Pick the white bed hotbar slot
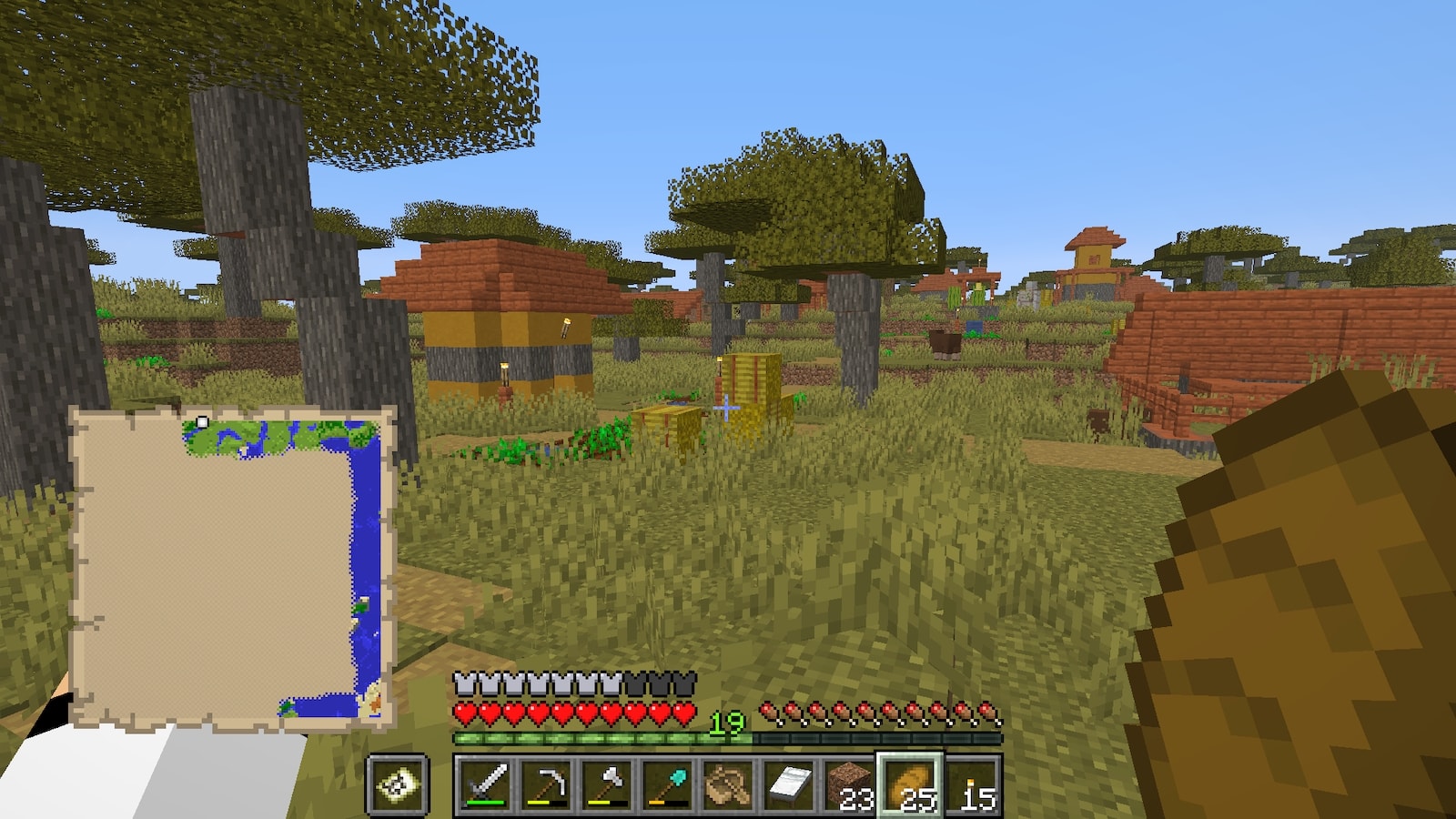 (789, 784)
